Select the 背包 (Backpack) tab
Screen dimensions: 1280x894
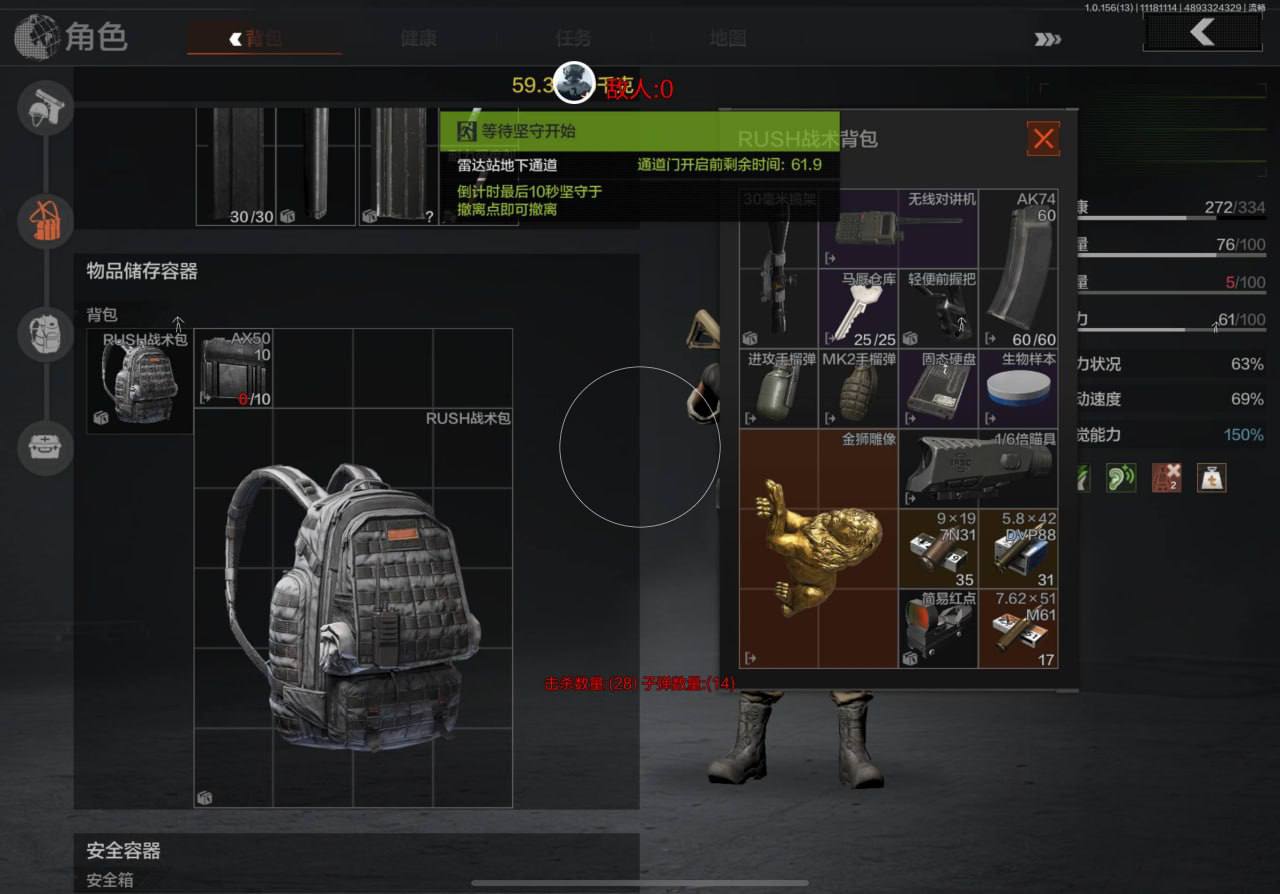(x=263, y=38)
